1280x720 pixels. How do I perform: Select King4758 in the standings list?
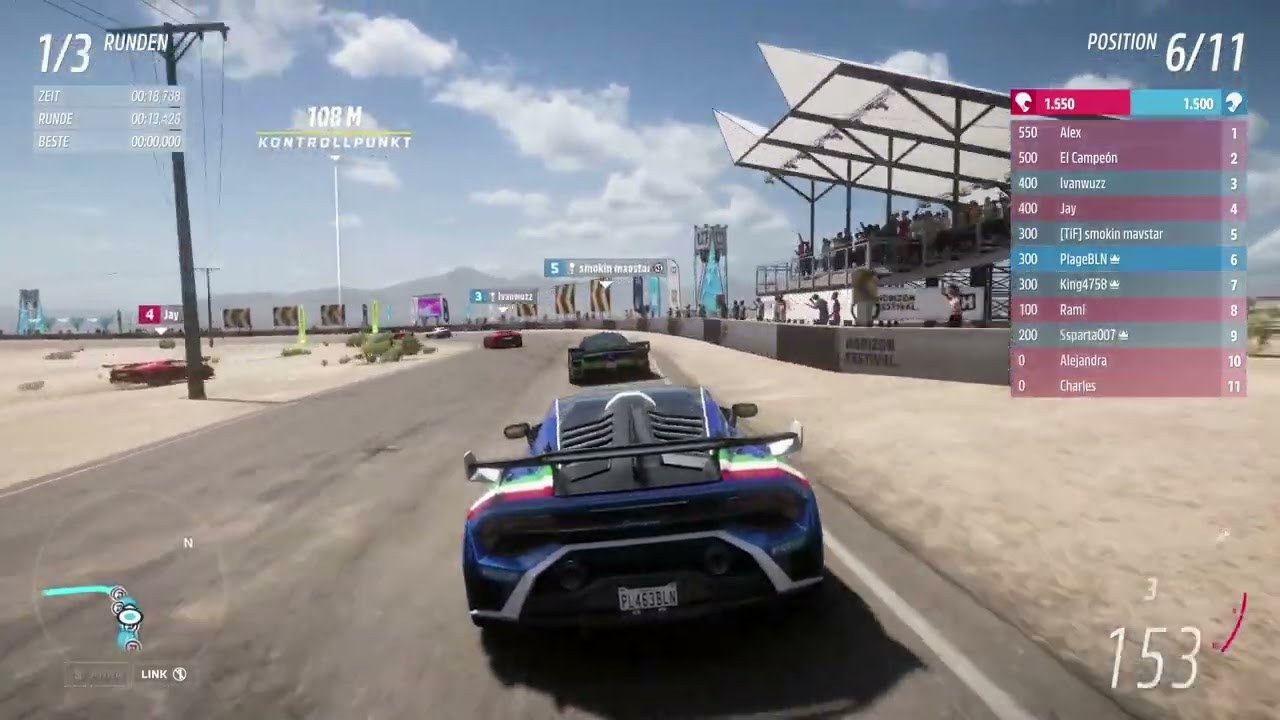(x=1127, y=284)
